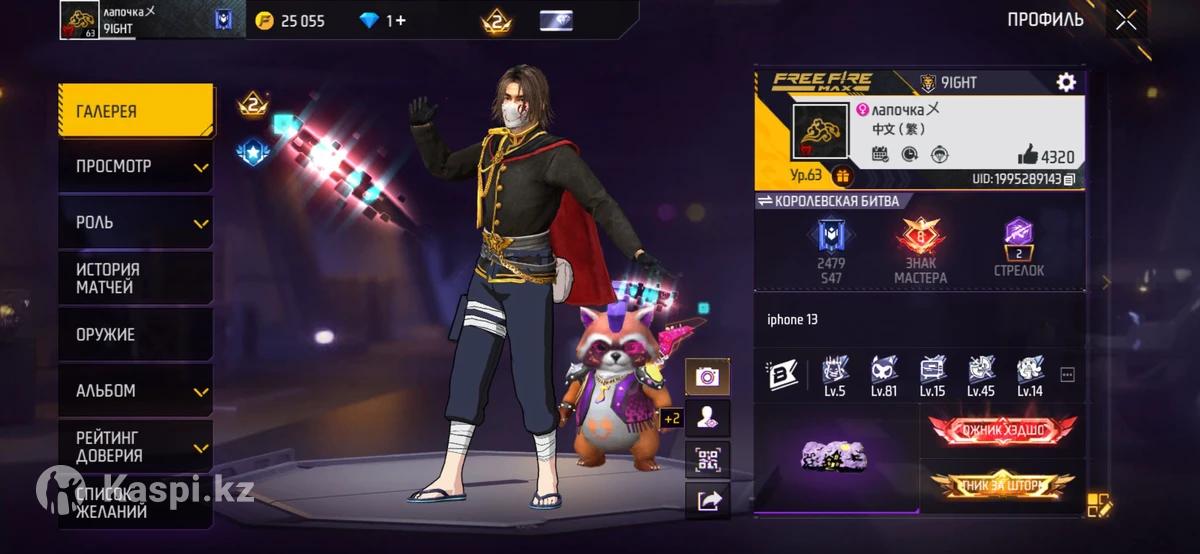The image size is (1200, 554).
Task: Show the Оружие section
Action: pyautogui.click(x=135, y=335)
